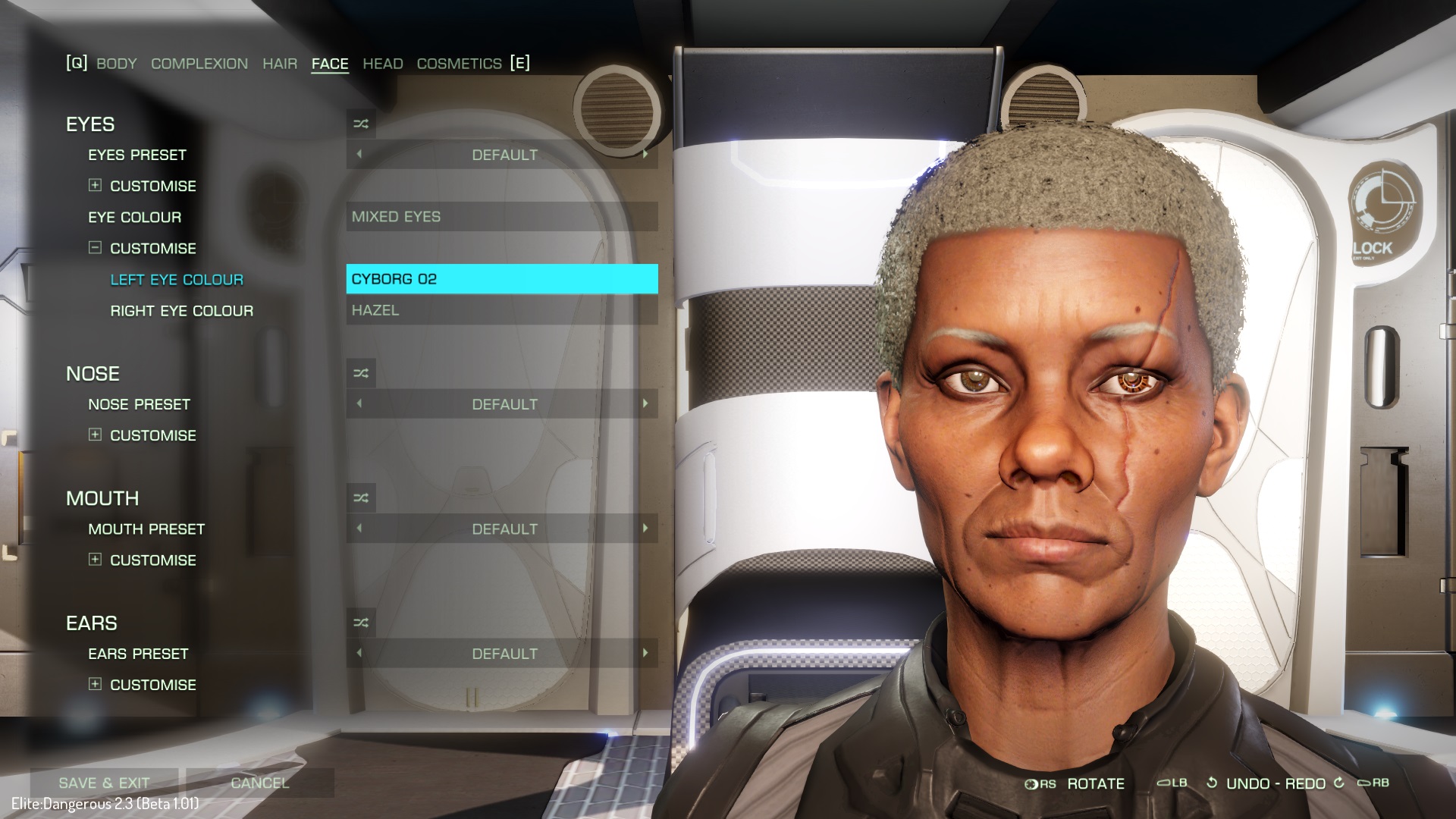Cycle Nose Preset to the previous option
This screenshot has height=819, width=1456.
click(359, 404)
